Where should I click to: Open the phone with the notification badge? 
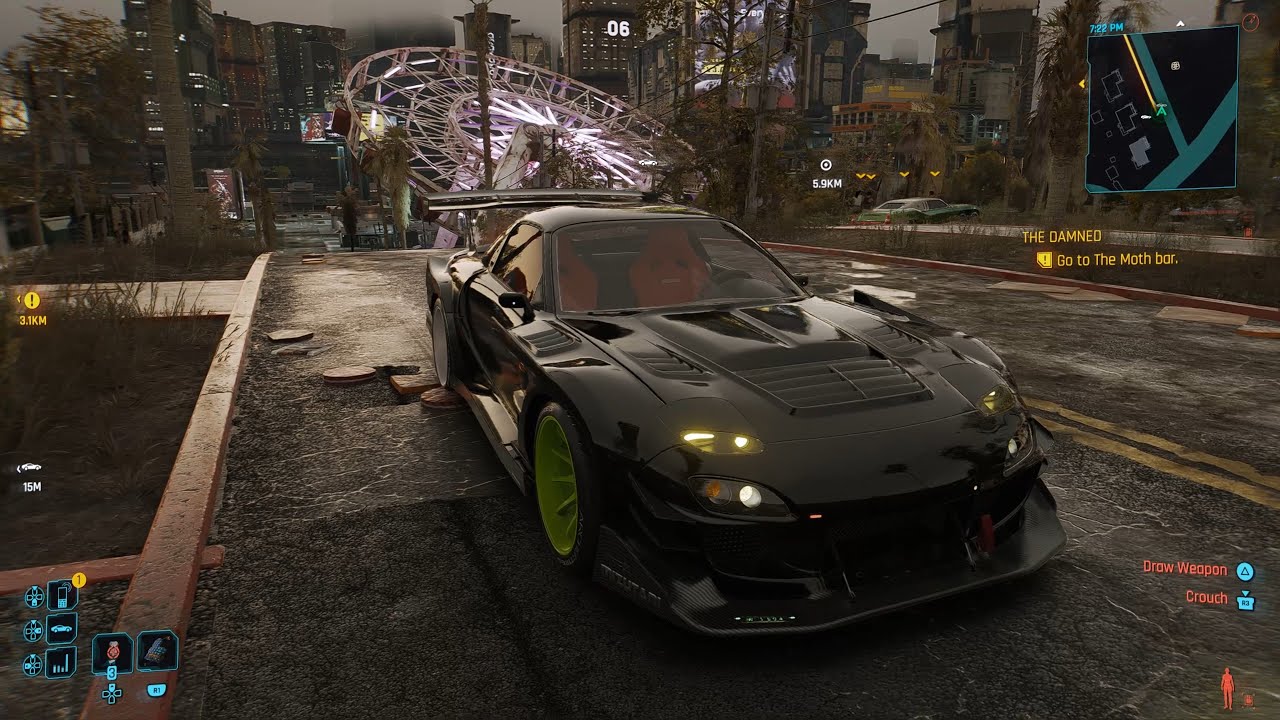(x=62, y=596)
